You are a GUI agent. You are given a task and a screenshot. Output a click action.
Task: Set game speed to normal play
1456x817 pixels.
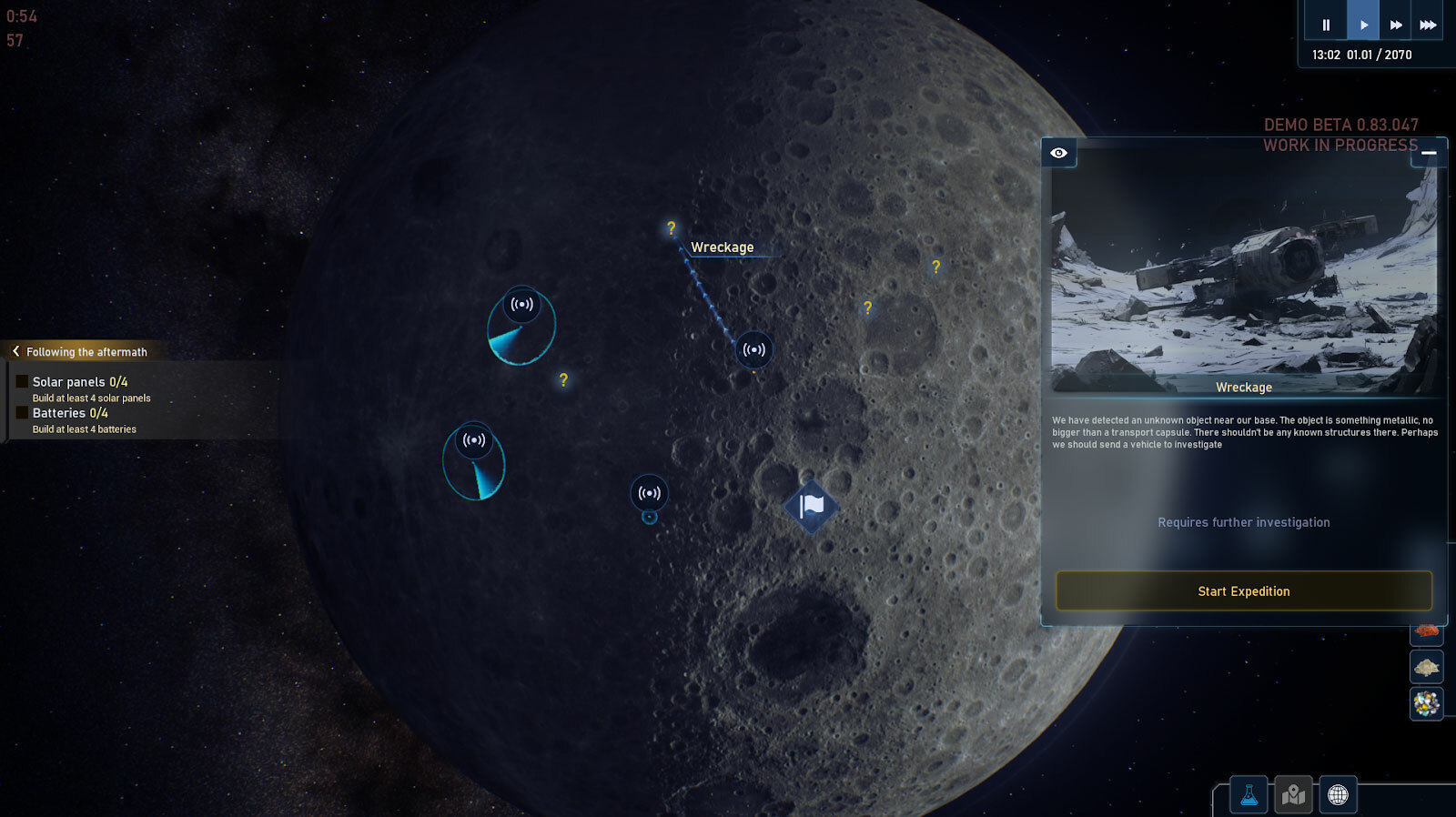click(1363, 25)
